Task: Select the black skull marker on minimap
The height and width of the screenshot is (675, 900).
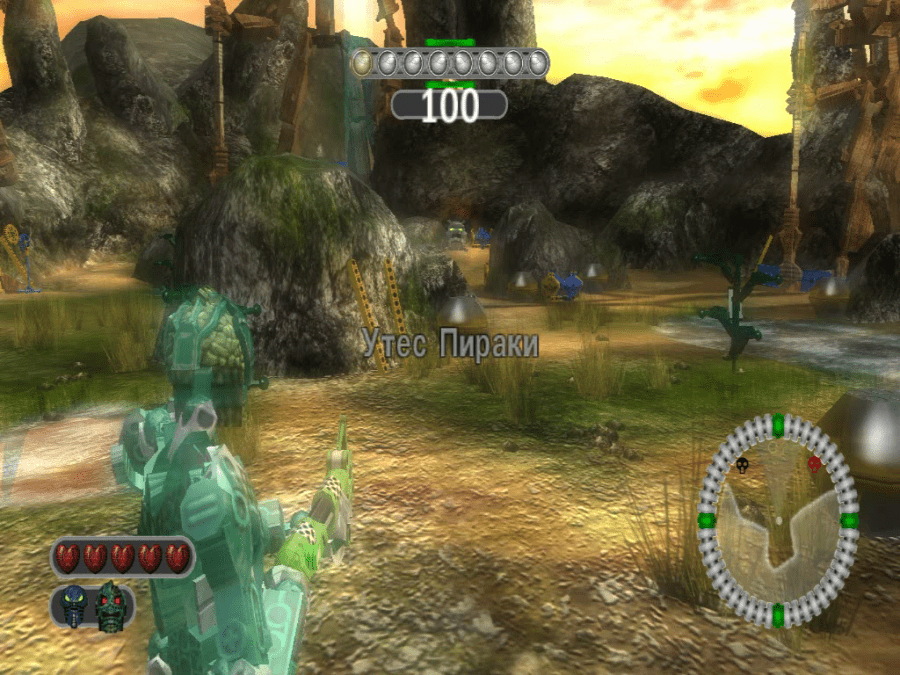Action: click(x=743, y=465)
